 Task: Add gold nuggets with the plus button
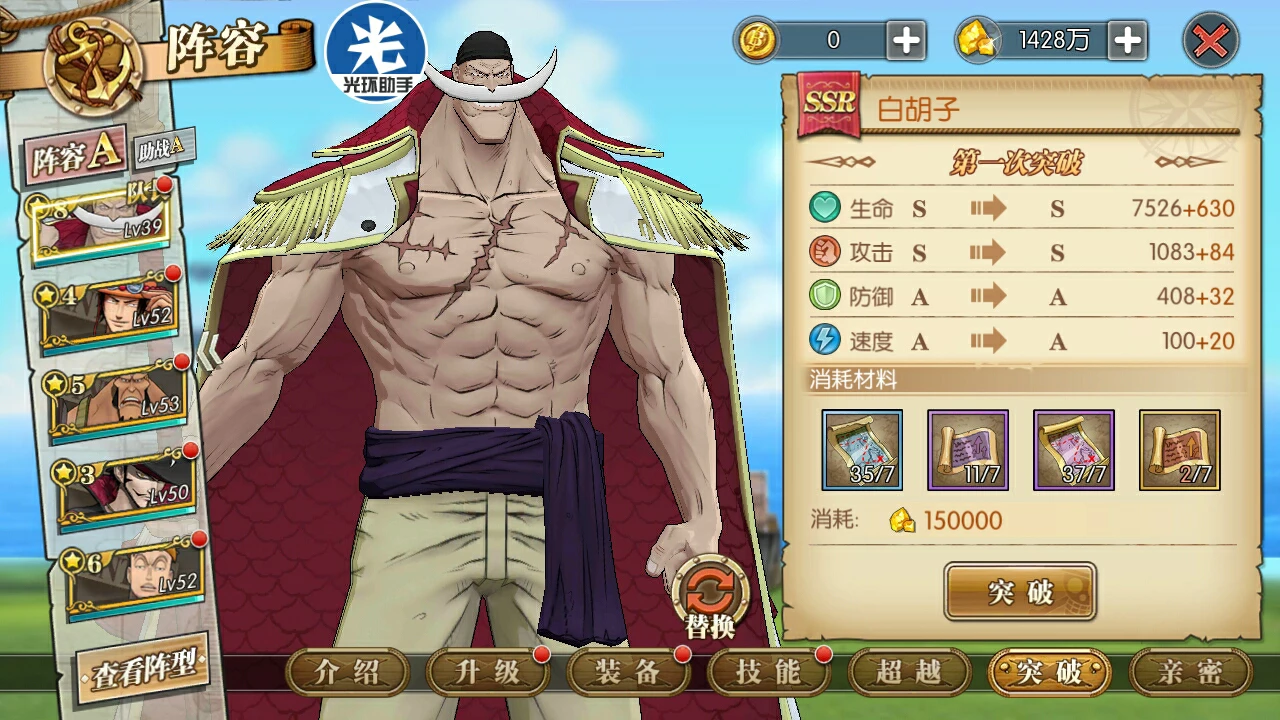[x=1127, y=41]
